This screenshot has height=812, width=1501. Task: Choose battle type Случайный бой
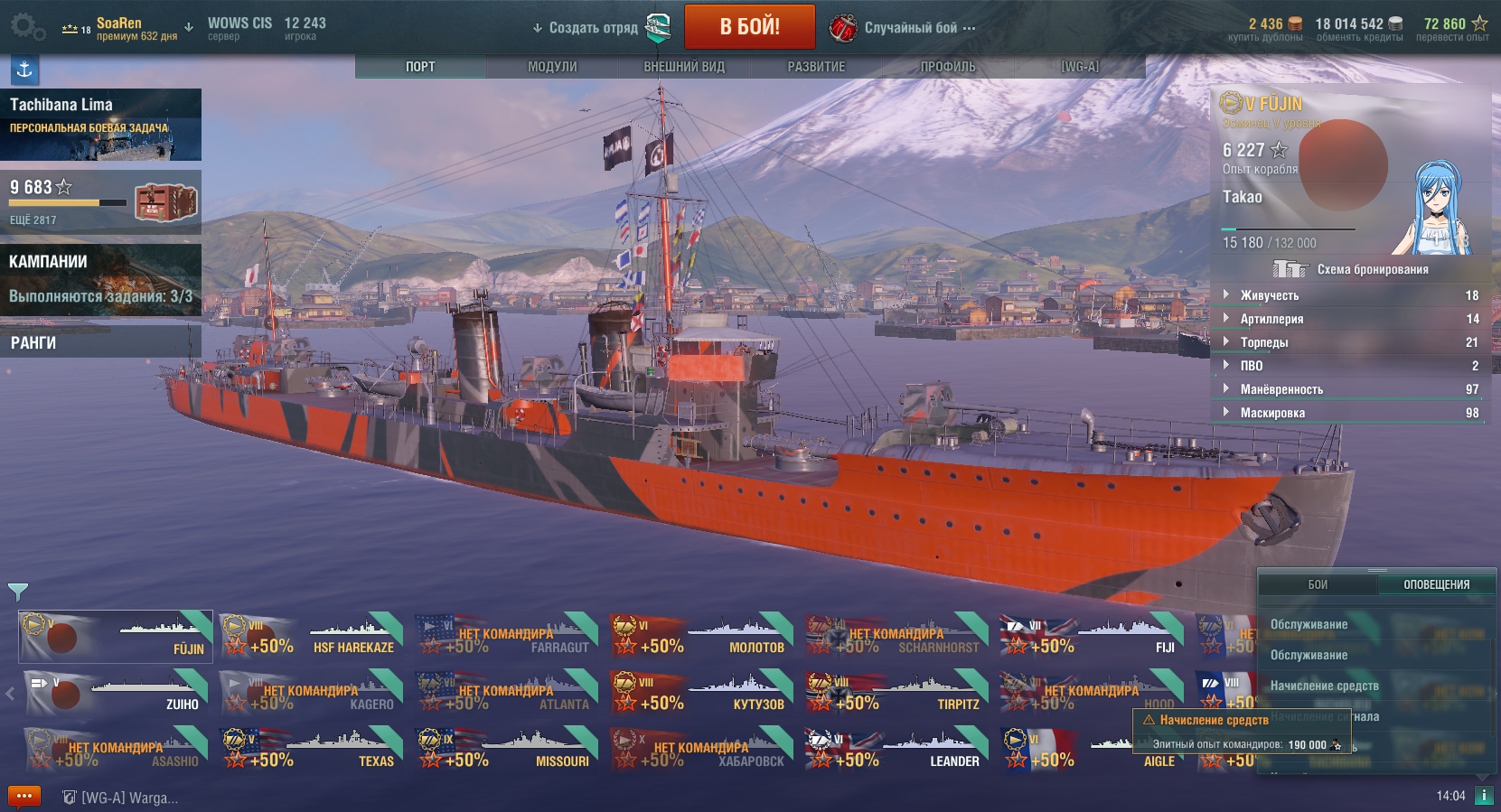pyautogui.click(x=910, y=28)
